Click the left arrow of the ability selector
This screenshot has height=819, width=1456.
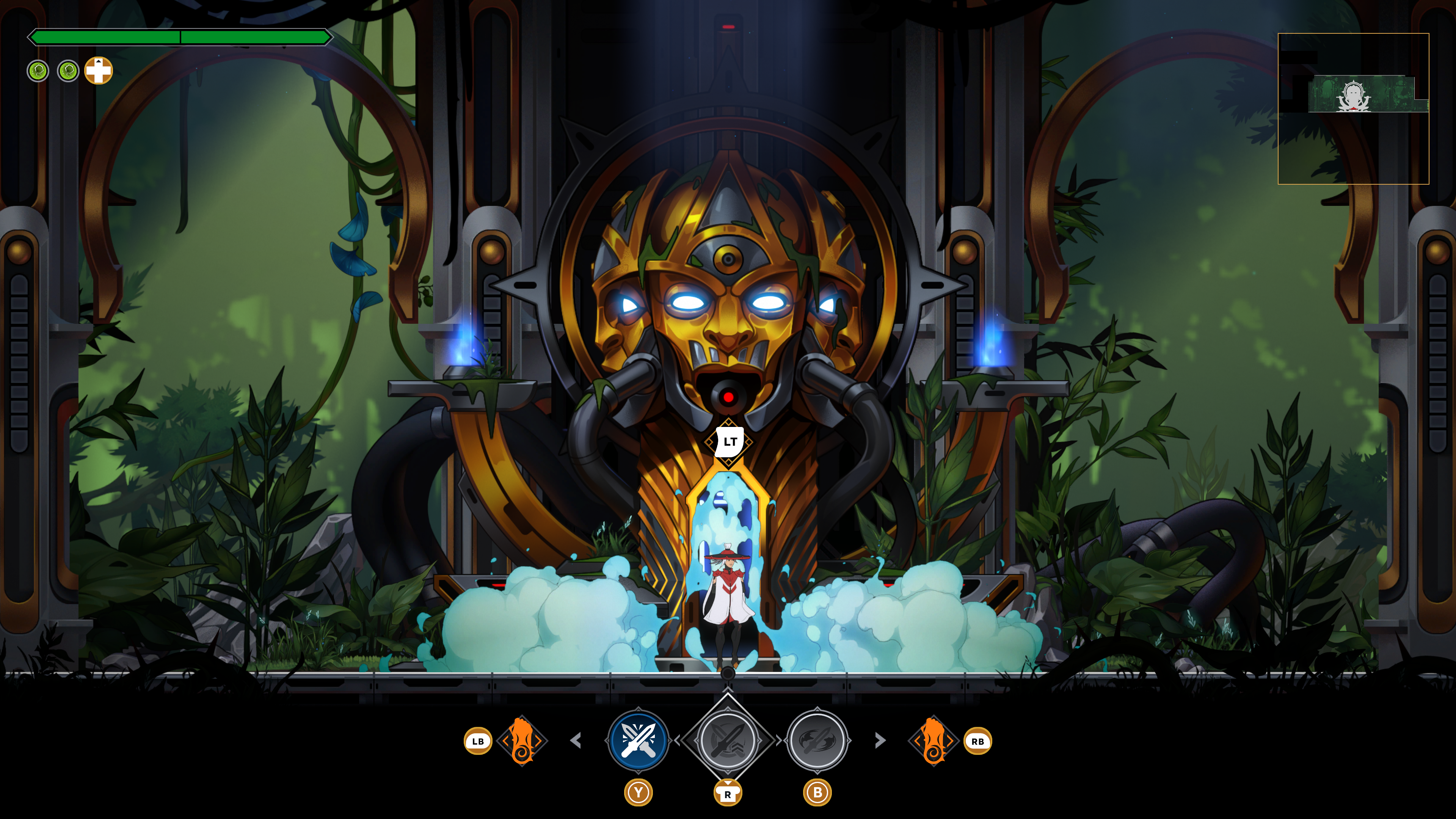tap(576, 740)
